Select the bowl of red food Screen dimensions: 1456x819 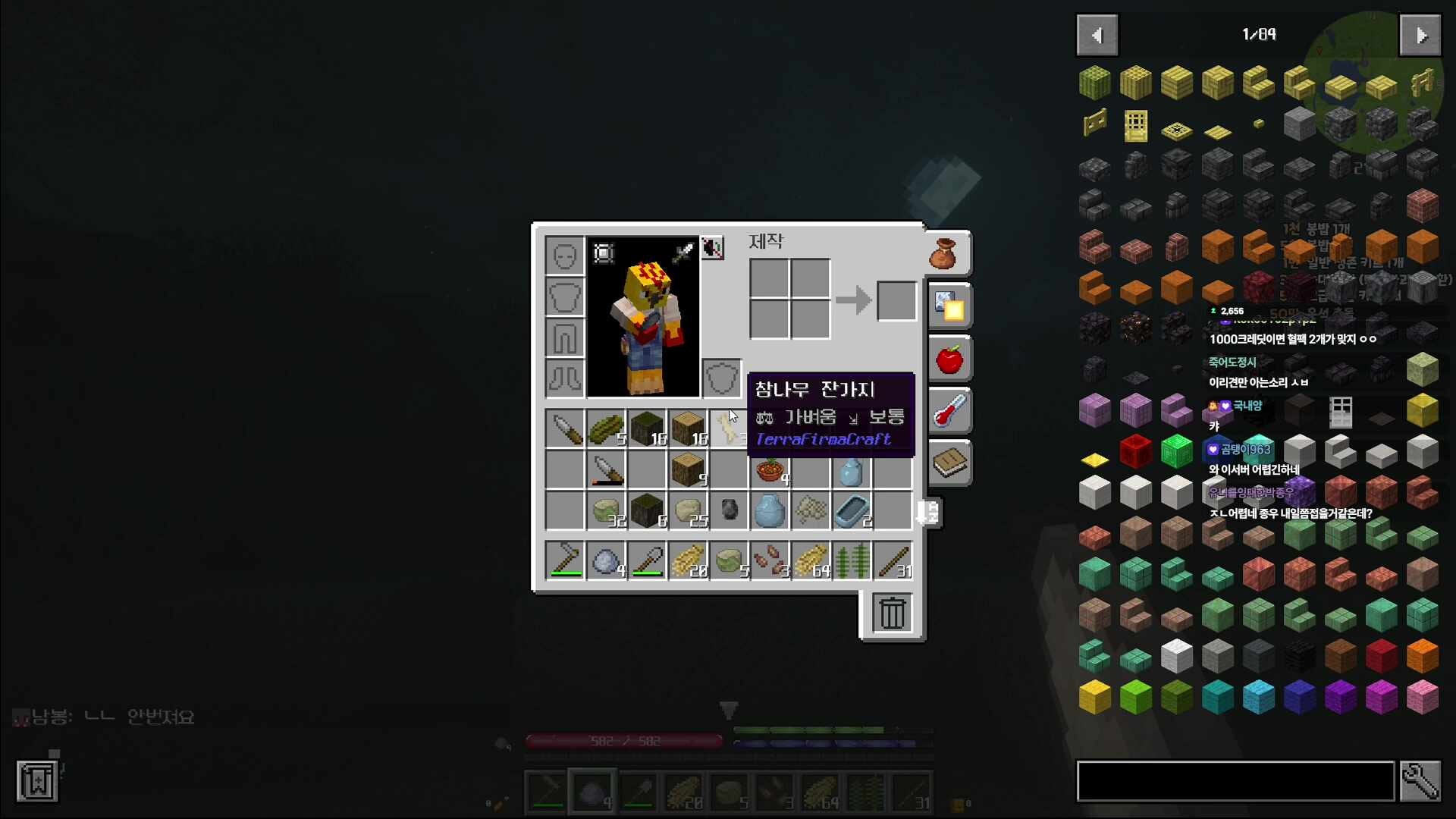click(770, 470)
